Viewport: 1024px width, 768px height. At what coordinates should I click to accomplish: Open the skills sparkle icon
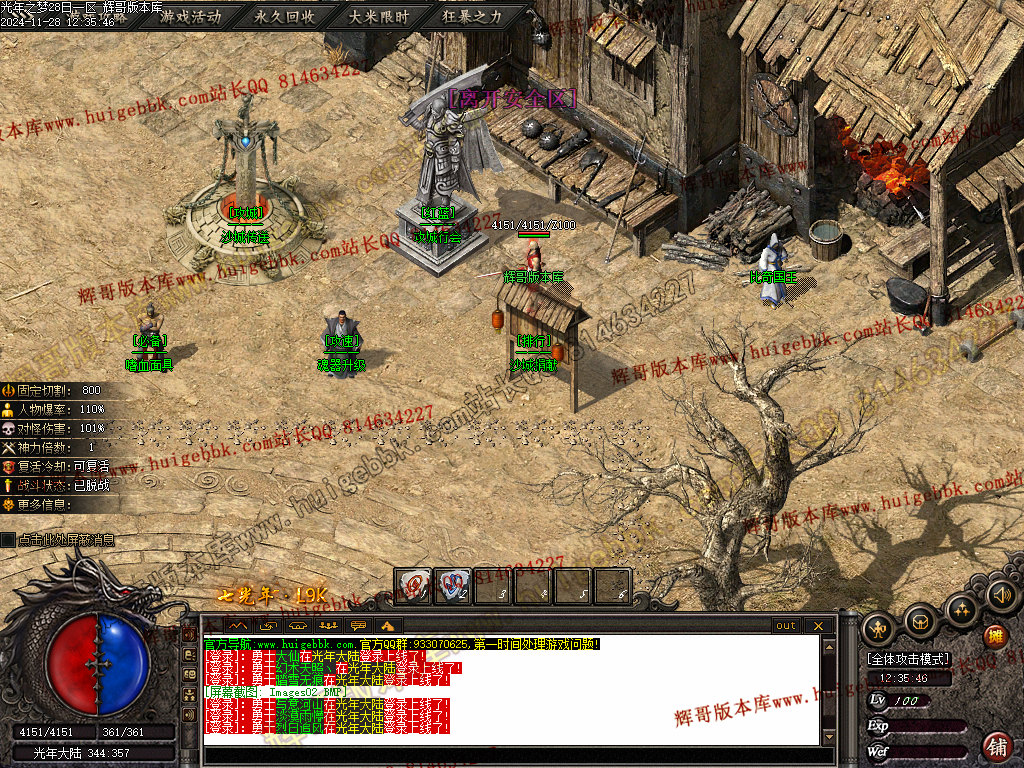pyautogui.click(x=962, y=609)
